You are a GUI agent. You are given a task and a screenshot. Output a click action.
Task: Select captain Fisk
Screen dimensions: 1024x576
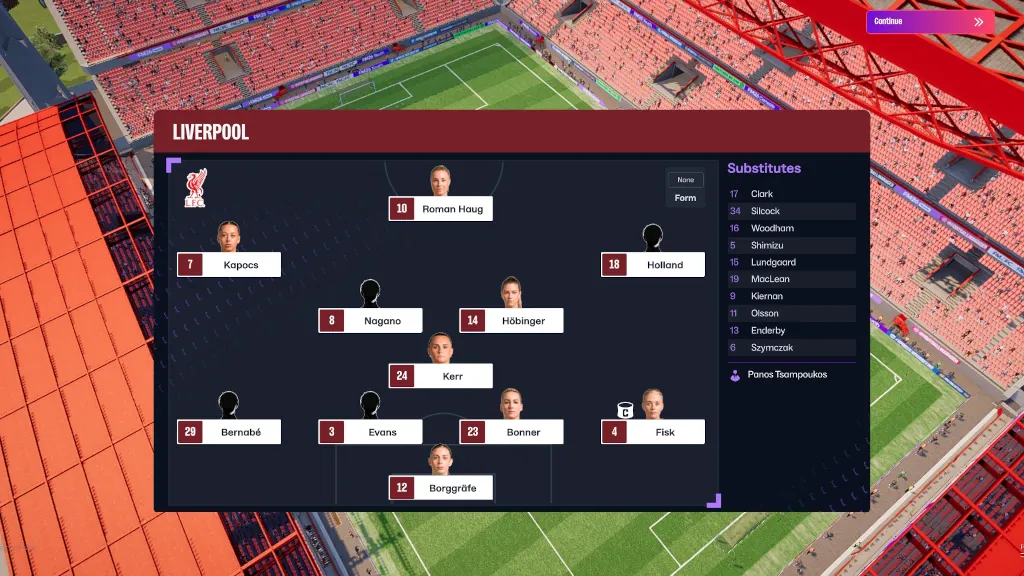[653, 432]
